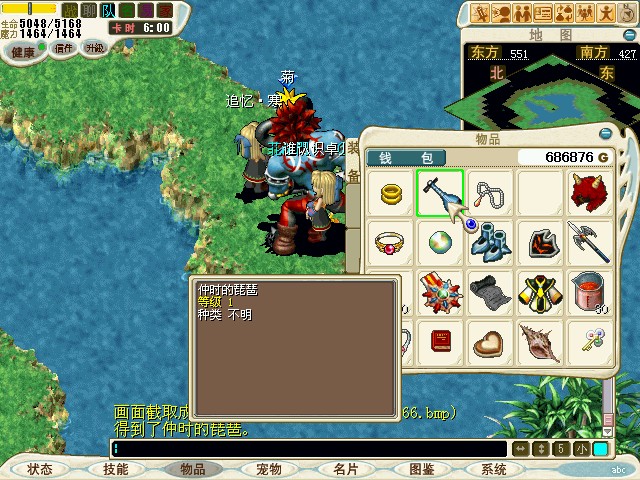Image resolution: width=640 pixels, height=480 pixels.
Task: Pick the green pearl orb item
Action: (440, 243)
